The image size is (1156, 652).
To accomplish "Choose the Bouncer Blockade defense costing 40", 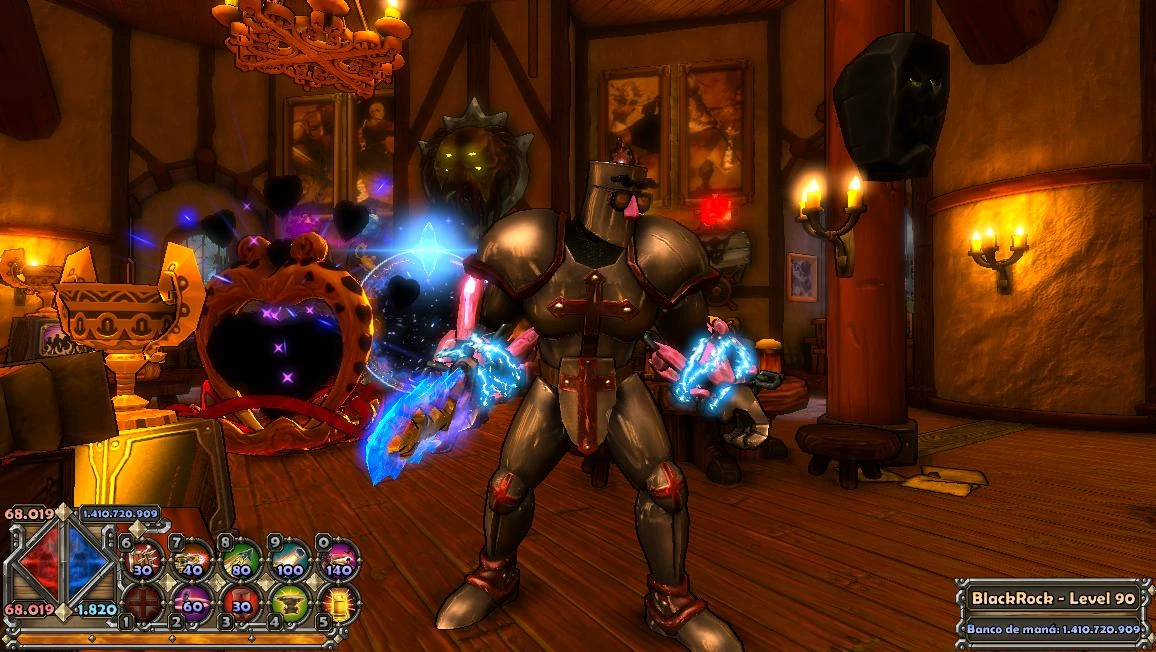I will [x=192, y=561].
